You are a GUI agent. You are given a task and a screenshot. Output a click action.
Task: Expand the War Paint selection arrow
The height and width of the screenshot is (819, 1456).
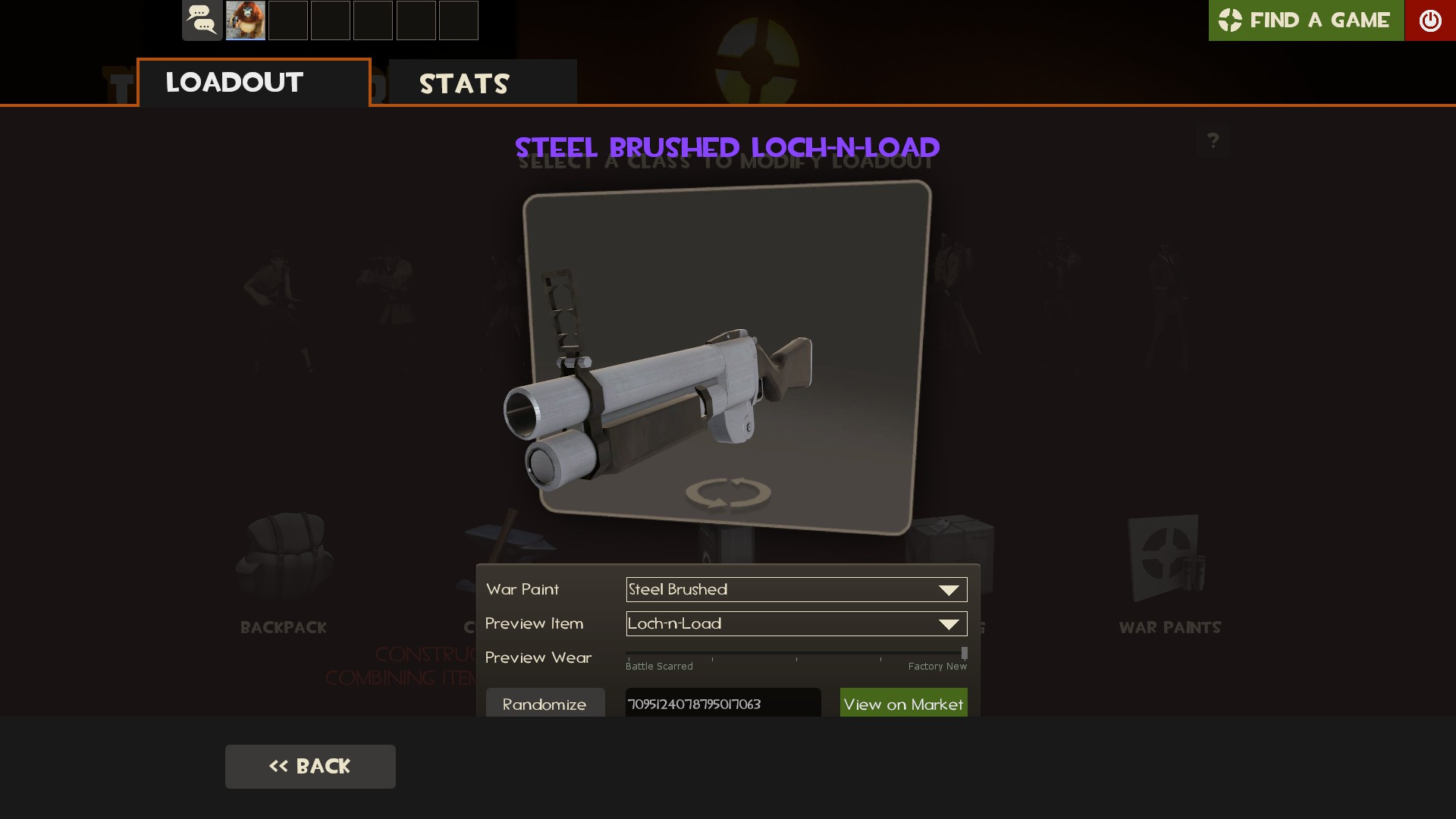pyautogui.click(x=948, y=589)
